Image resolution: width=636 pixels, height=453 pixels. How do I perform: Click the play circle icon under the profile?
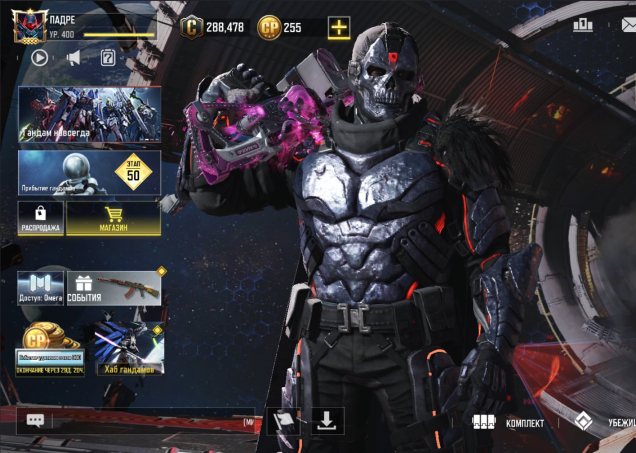[40, 57]
